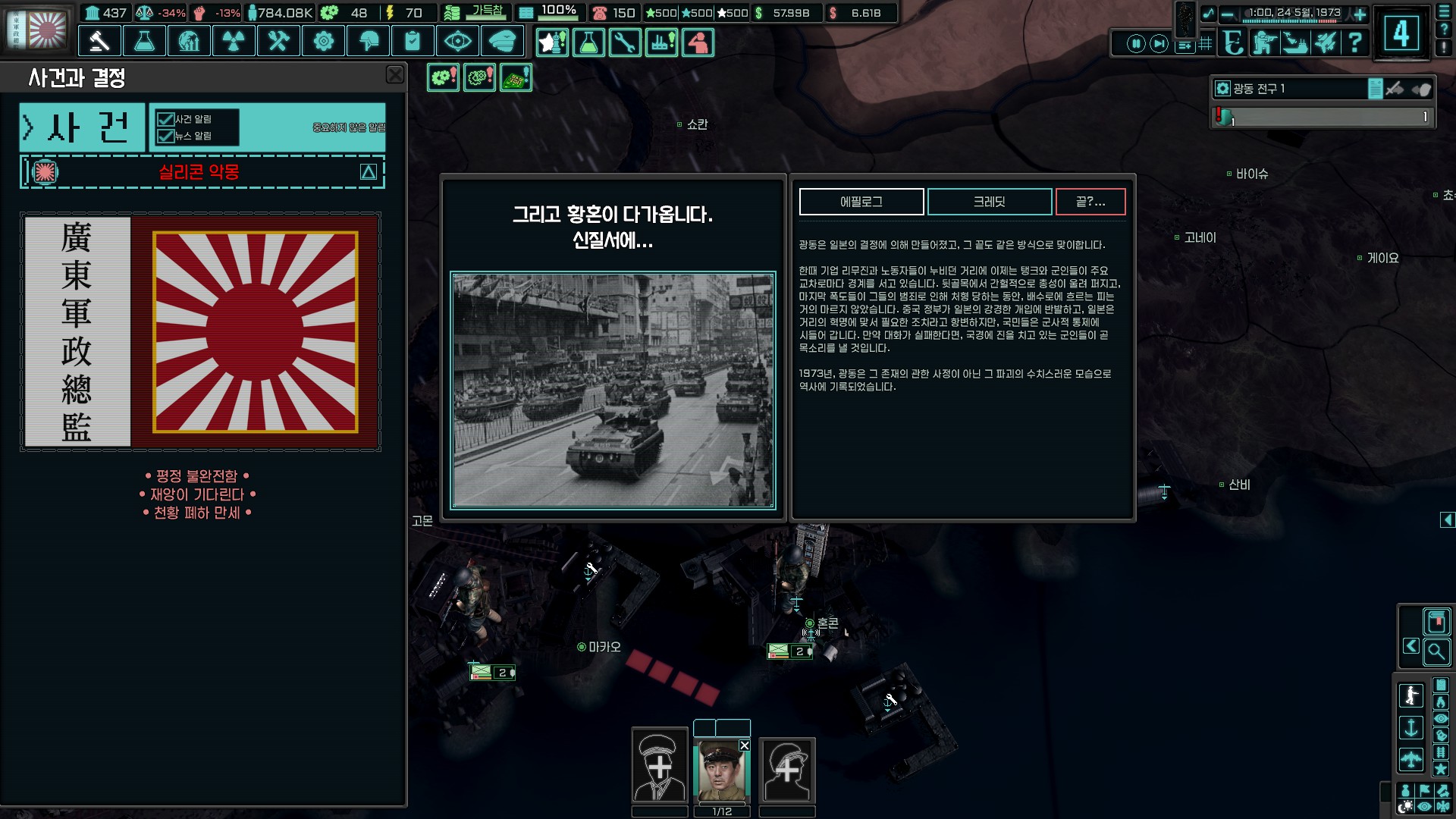The image size is (1456, 819).
Task: Open the research flask menu
Action: point(144,41)
